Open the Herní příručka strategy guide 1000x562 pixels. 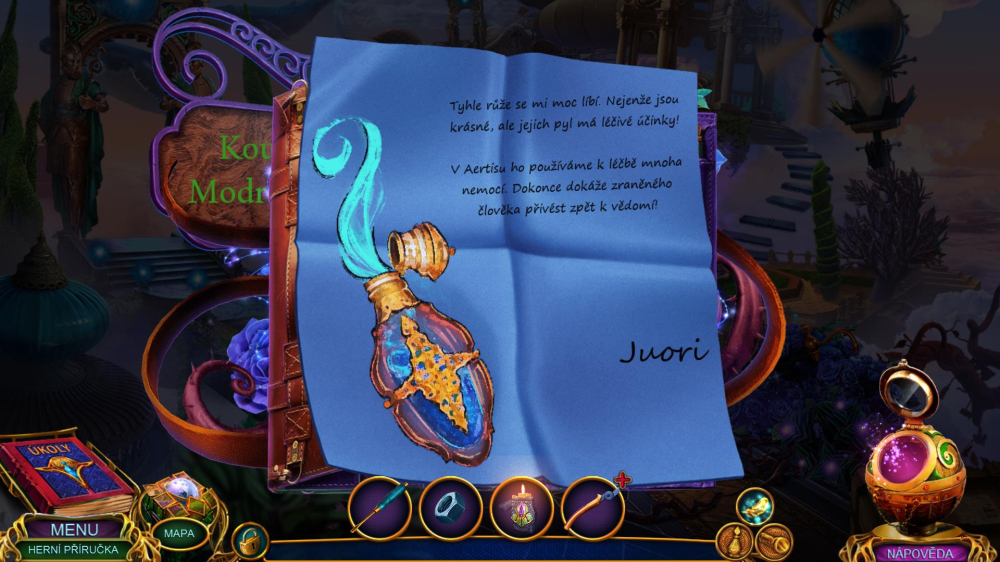pyautogui.click(x=75, y=549)
